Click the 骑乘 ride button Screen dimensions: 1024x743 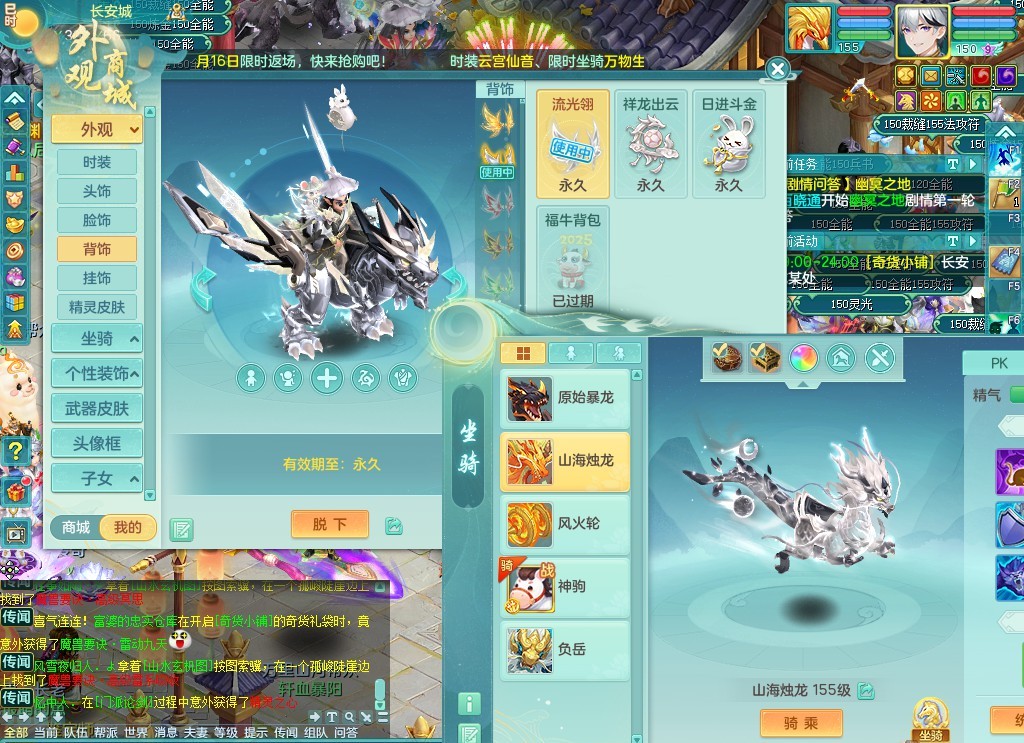[801, 723]
